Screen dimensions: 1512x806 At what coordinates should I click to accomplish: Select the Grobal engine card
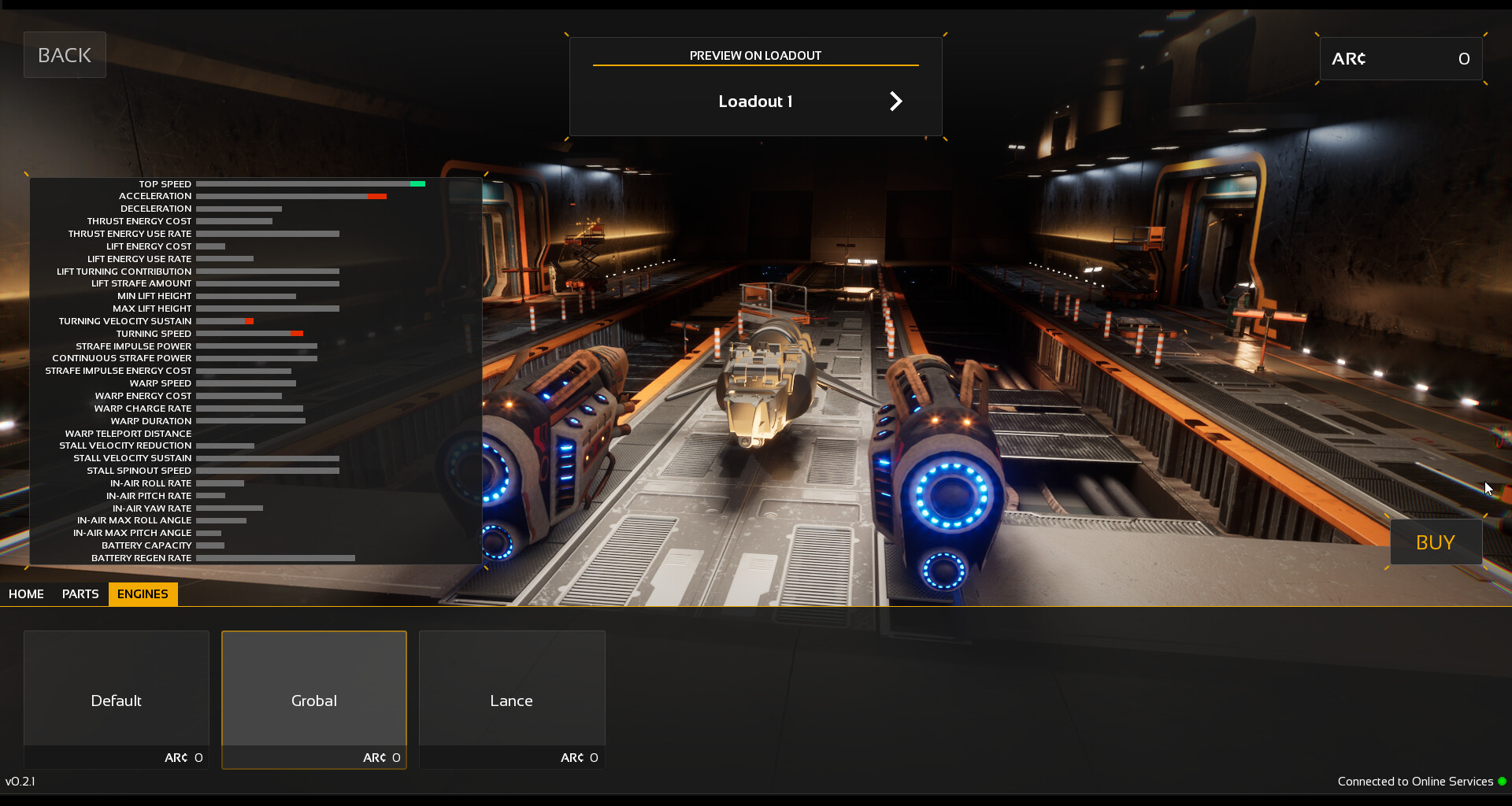[313, 700]
